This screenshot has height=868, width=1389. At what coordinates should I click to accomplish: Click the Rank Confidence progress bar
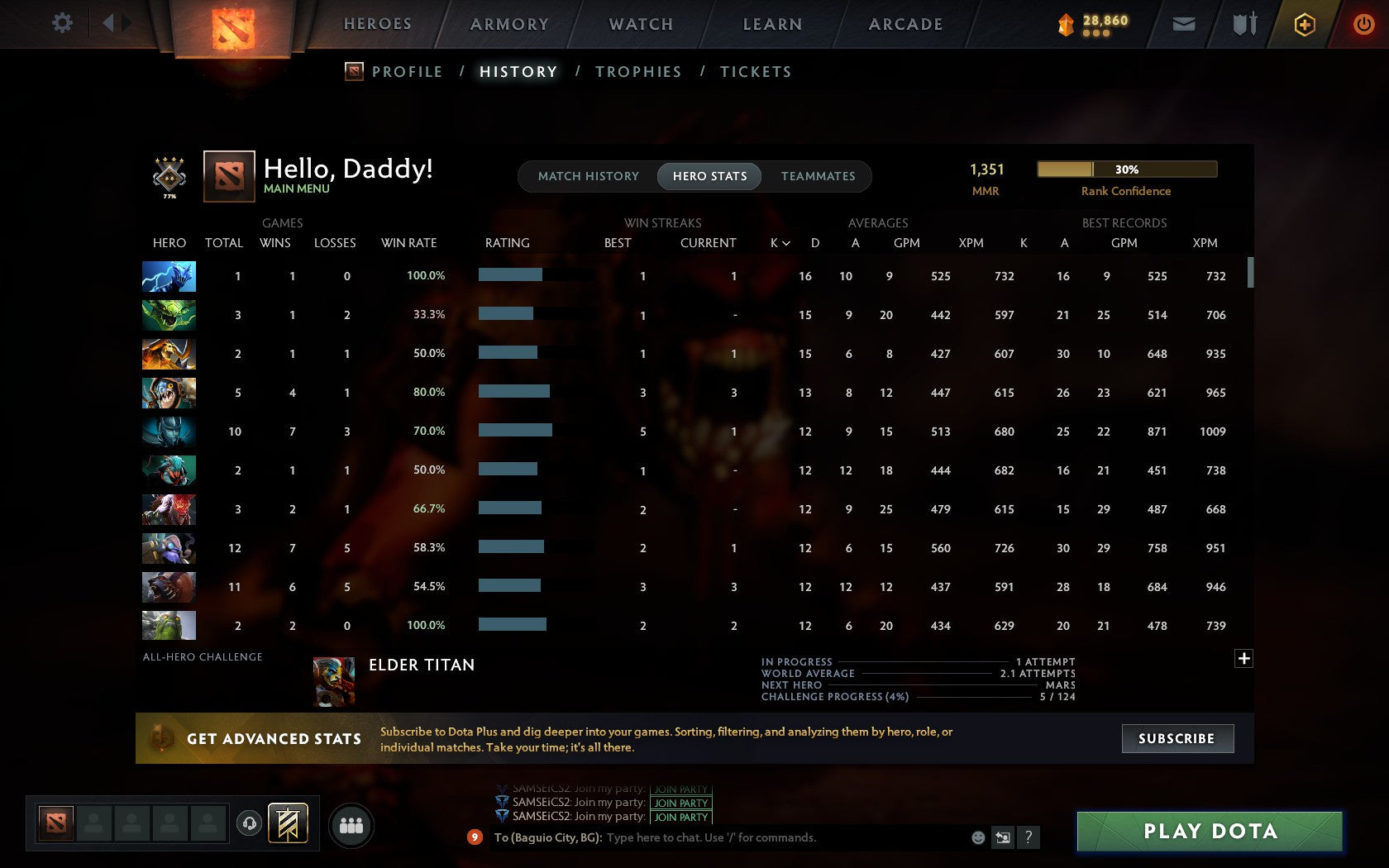tap(1126, 169)
